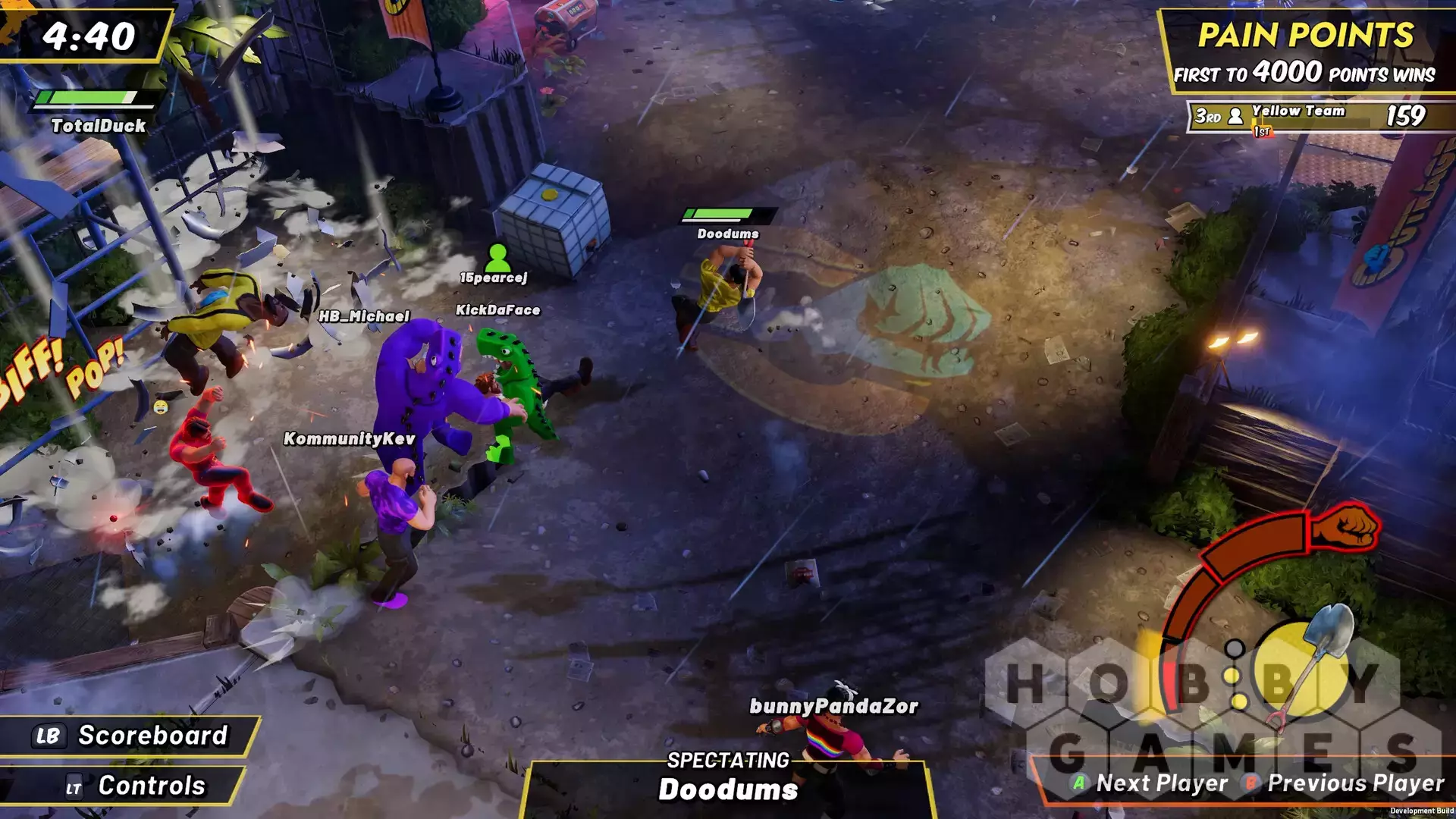Switch to the Next Player
This screenshot has height=819, width=1456.
[1150, 783]
